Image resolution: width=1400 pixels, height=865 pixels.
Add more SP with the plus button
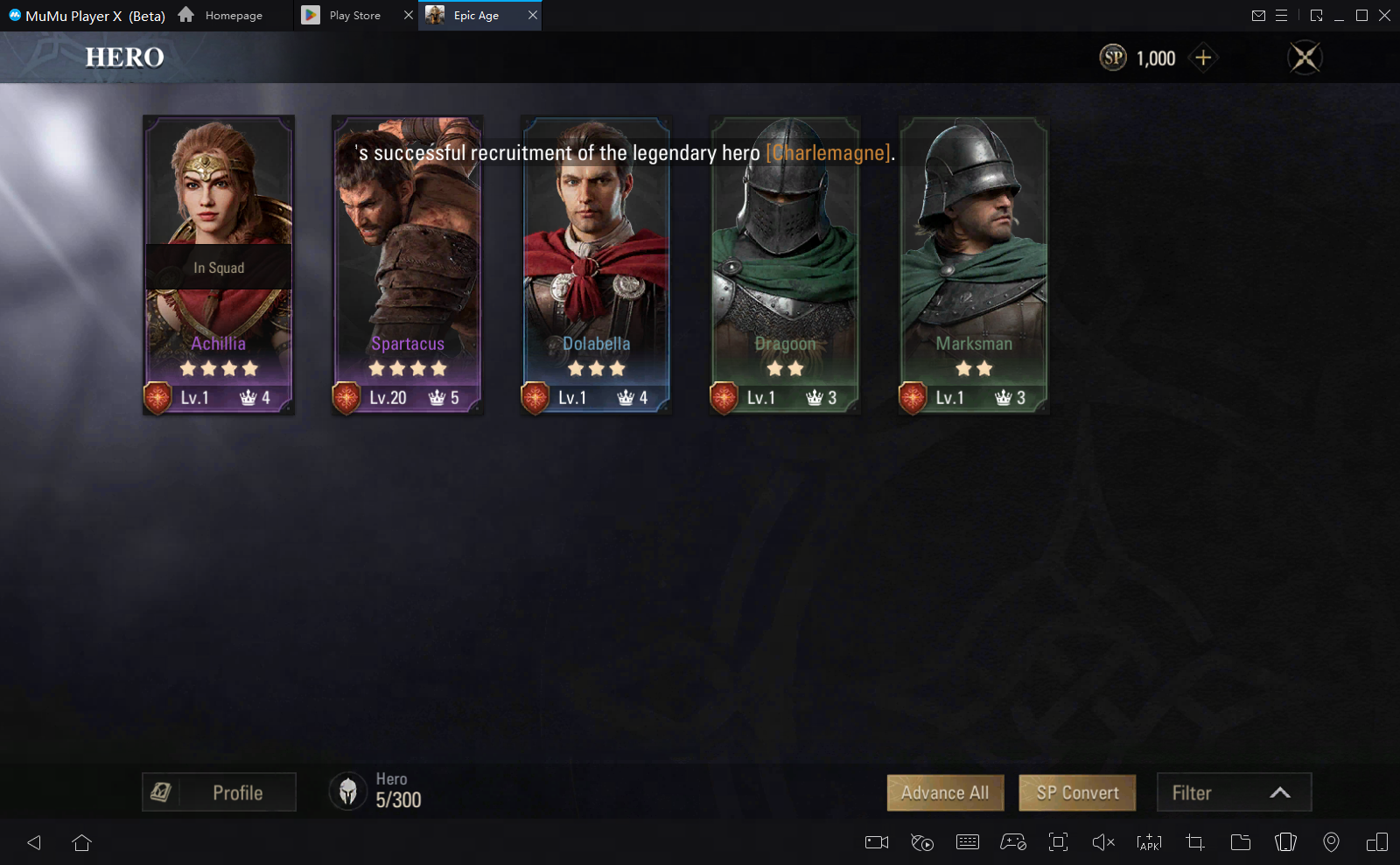(x=1203, y=58)
